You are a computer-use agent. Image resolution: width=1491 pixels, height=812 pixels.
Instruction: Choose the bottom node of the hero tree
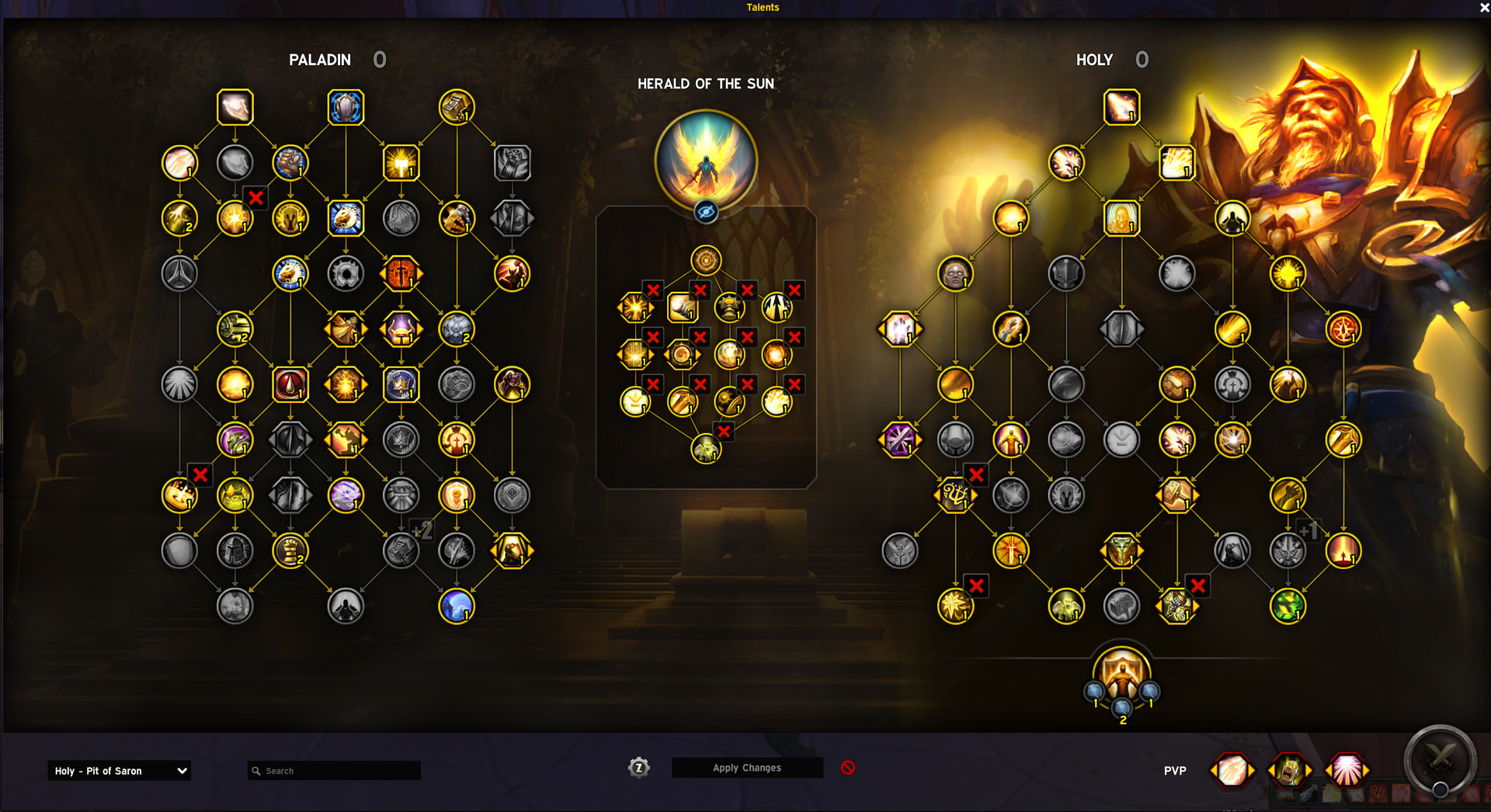click(706, 449)
